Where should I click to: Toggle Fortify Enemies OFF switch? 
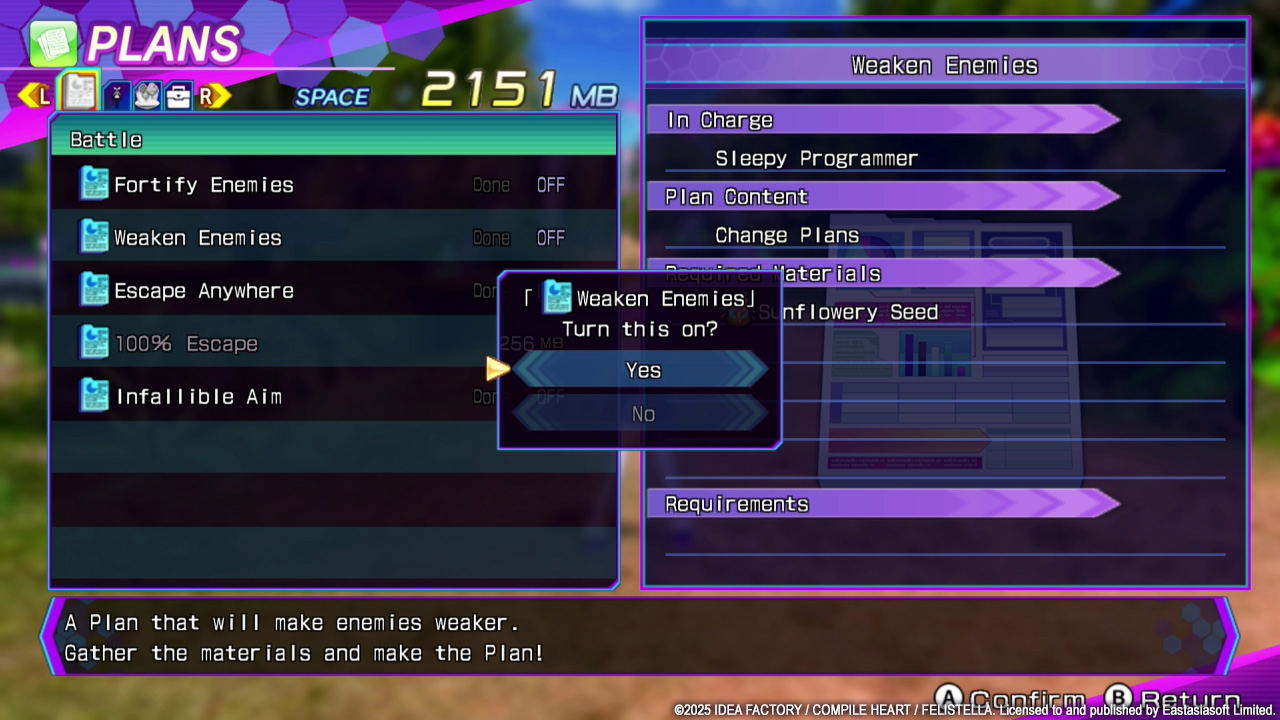tap(551, 184)
